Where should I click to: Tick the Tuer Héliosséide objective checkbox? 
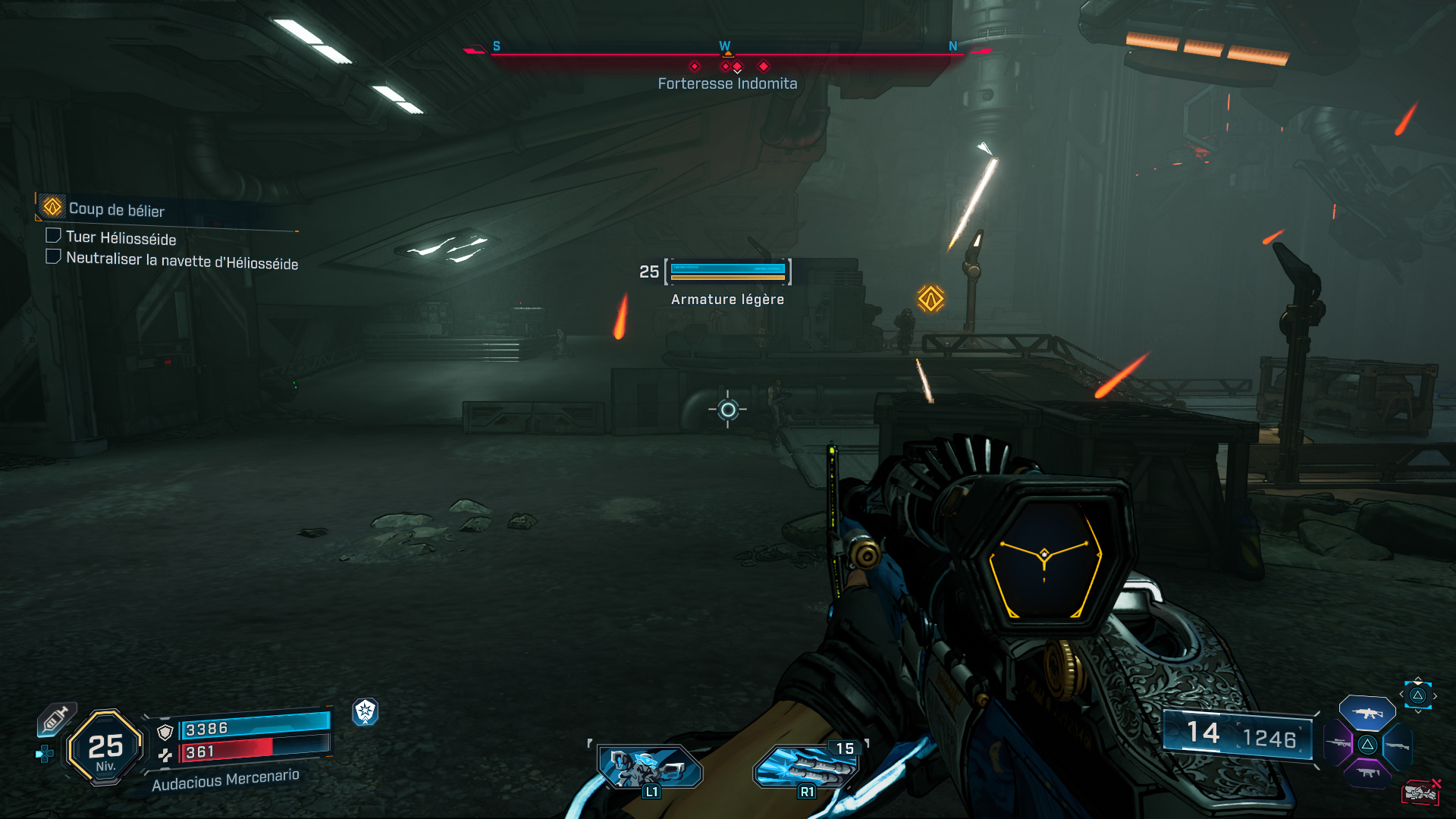[53, 236]
